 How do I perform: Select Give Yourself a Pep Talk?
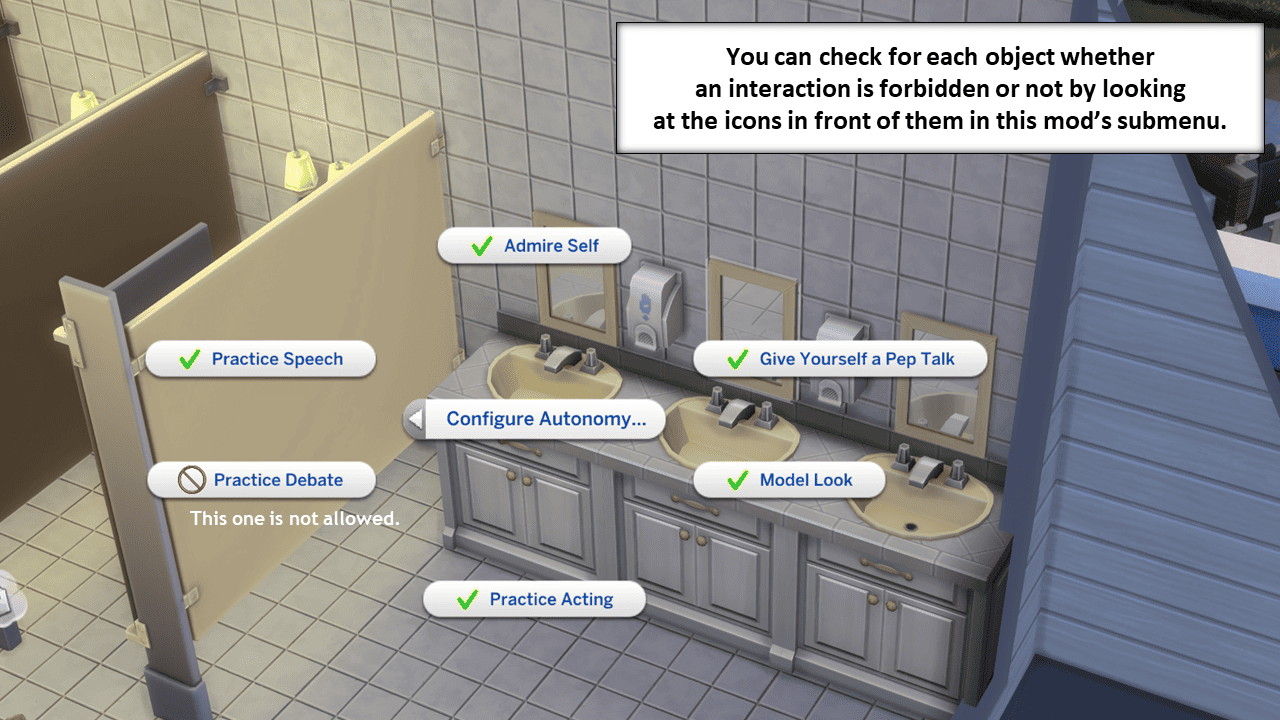click(841, 359)
